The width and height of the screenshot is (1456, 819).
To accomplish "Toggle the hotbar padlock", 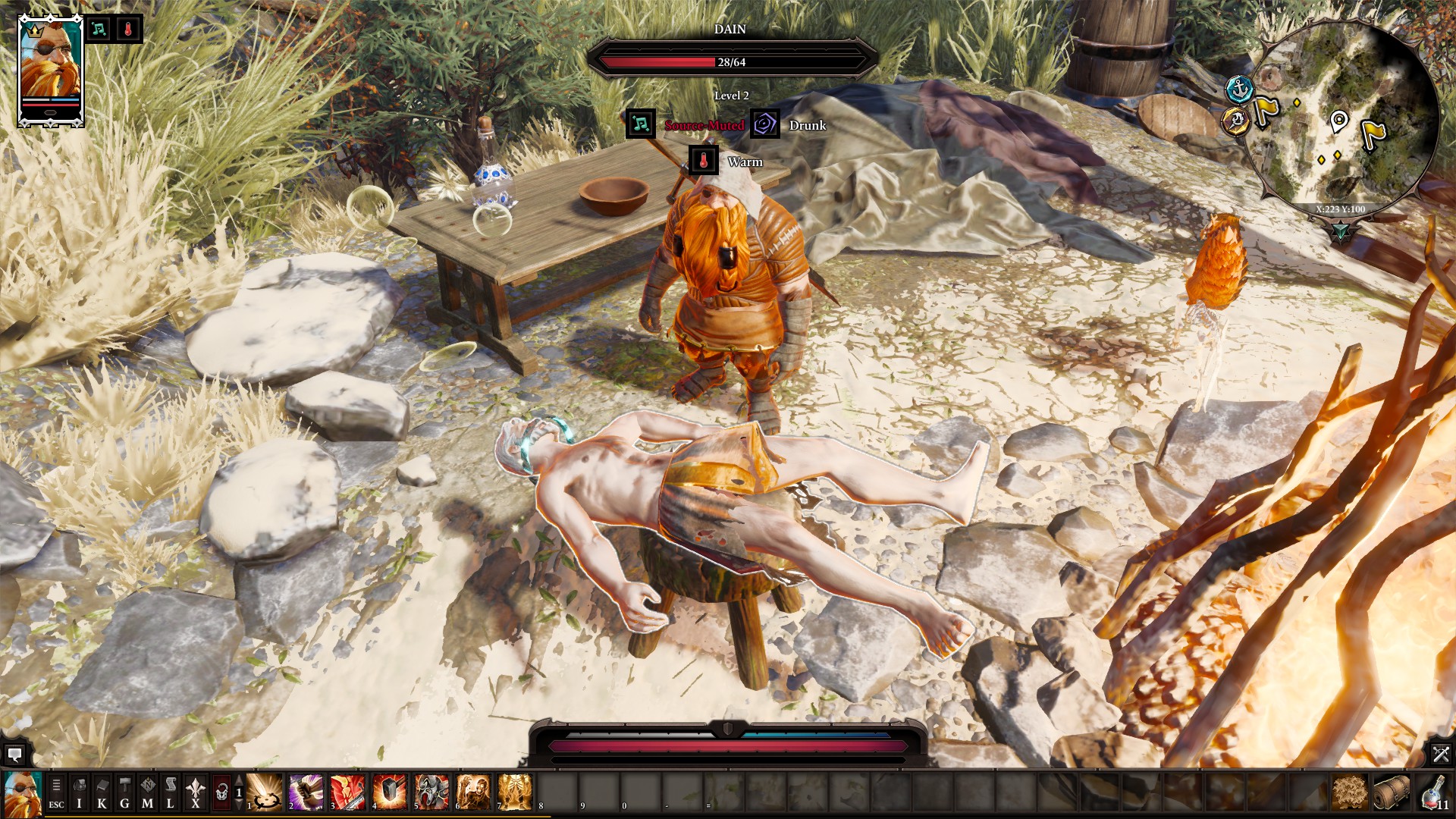I will pos(221,793).
